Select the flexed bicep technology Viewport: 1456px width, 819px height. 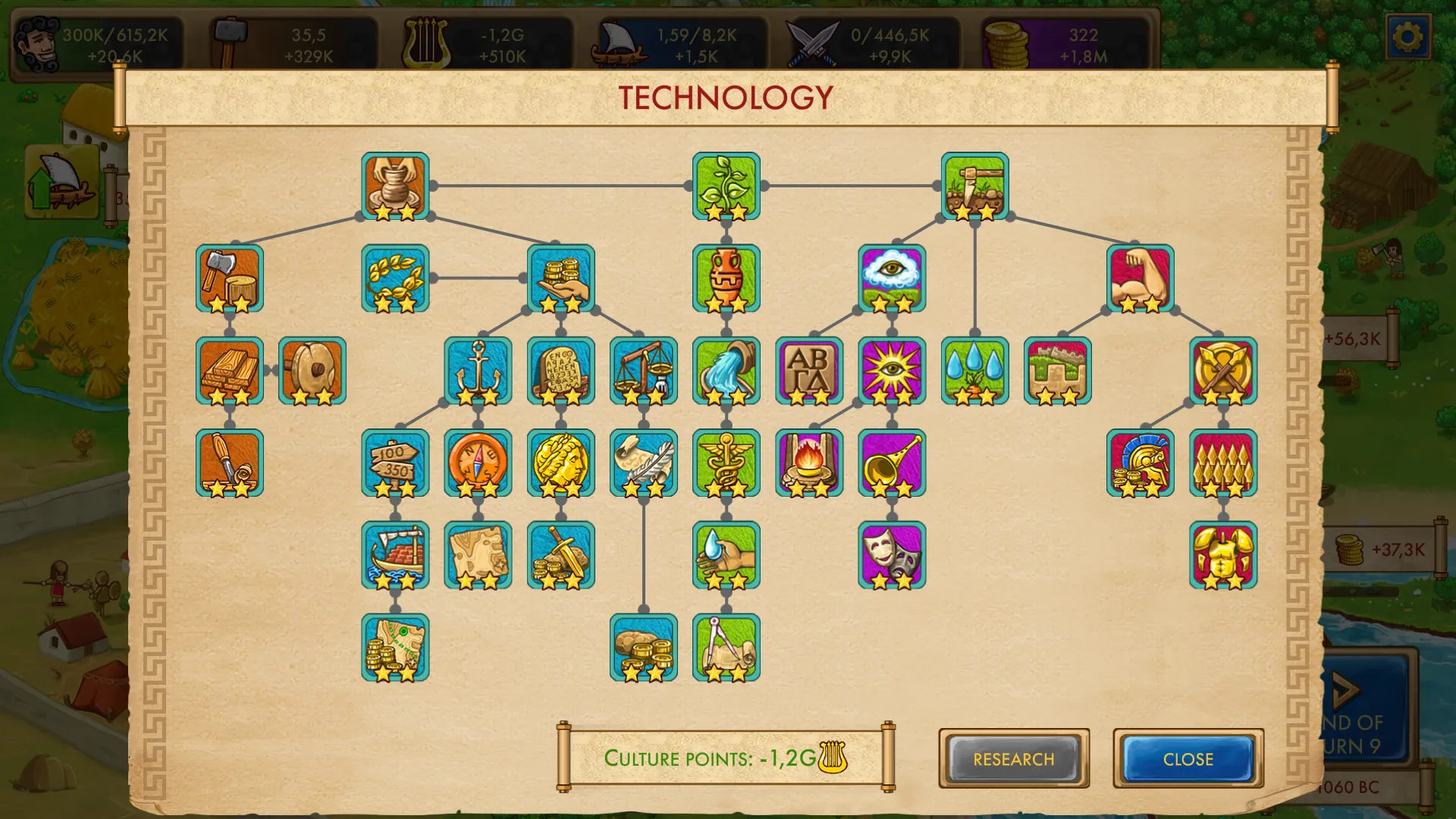click(1140, 278)
